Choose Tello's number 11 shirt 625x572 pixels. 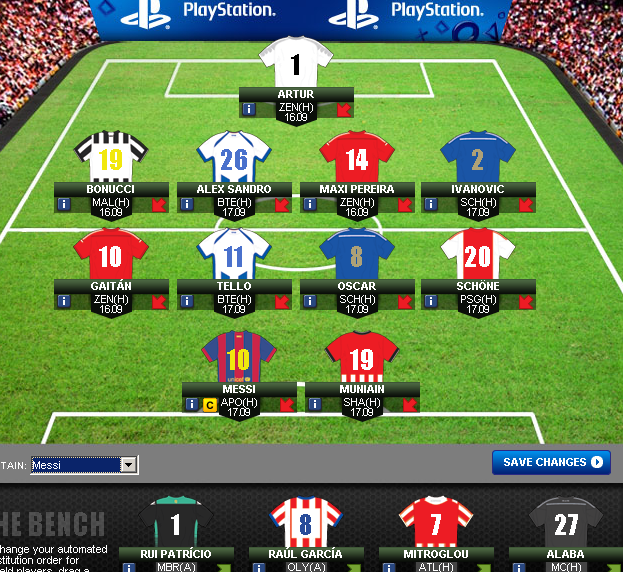coord(234,255)
